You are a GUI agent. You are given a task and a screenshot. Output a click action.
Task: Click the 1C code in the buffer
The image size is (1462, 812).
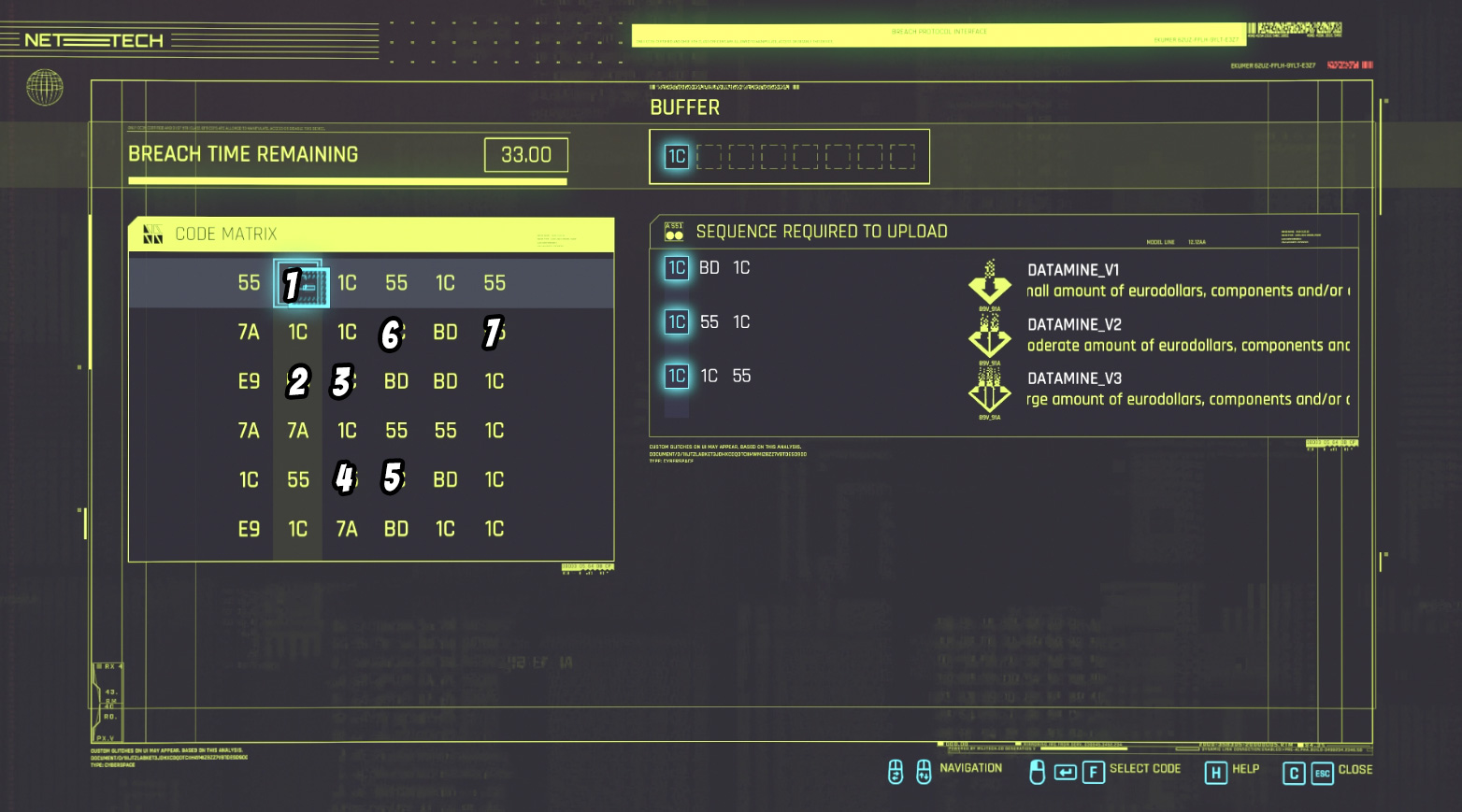[675, 156]
